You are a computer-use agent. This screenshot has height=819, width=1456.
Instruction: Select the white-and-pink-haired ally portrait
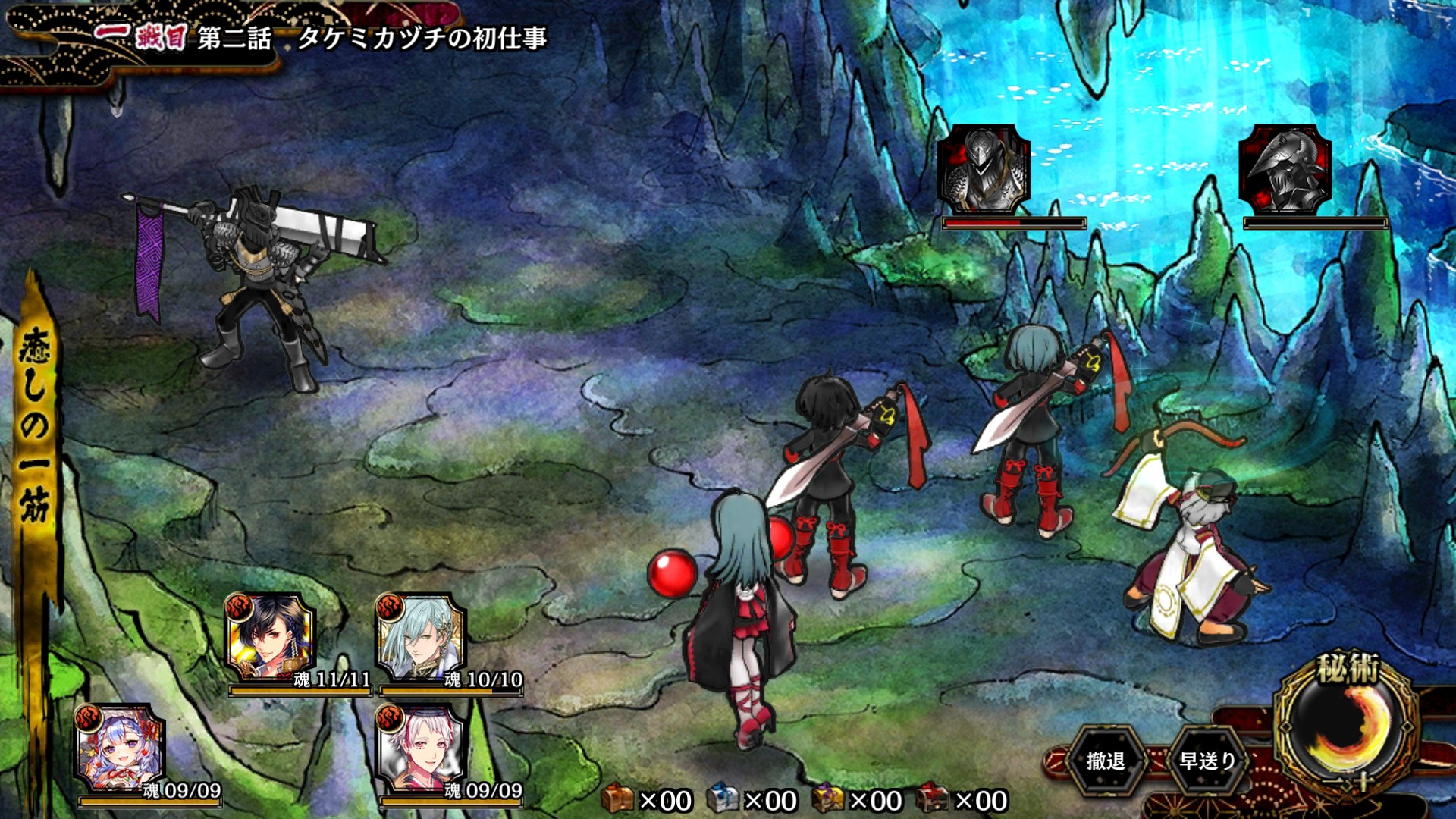[422, 749]
